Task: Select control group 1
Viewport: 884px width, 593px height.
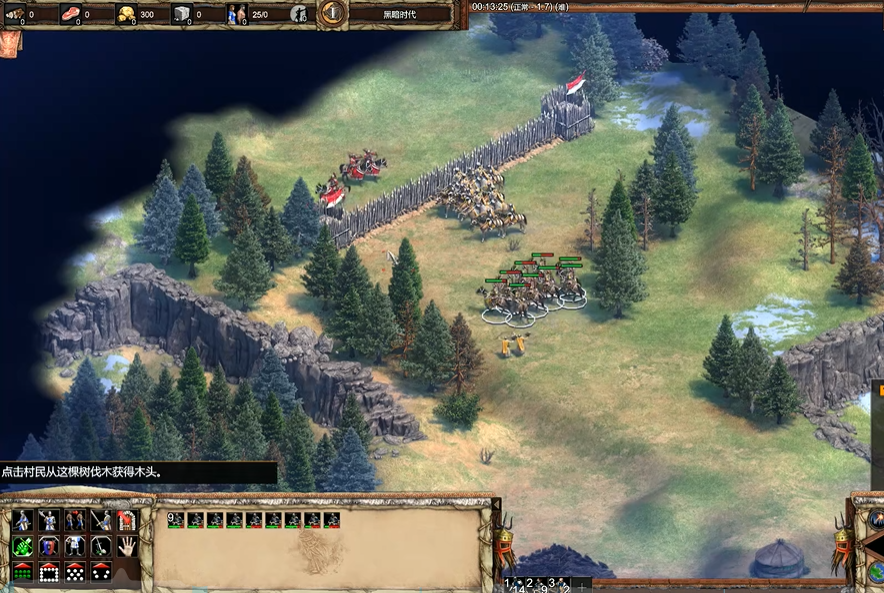Action: 510,586
